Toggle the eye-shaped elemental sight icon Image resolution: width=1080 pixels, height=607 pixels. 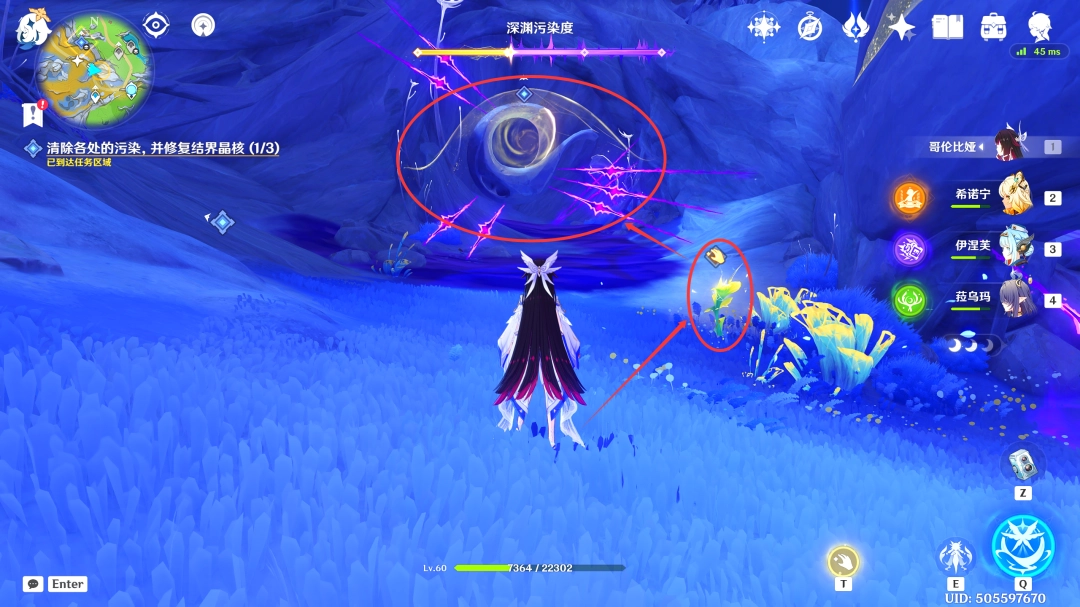156,25
